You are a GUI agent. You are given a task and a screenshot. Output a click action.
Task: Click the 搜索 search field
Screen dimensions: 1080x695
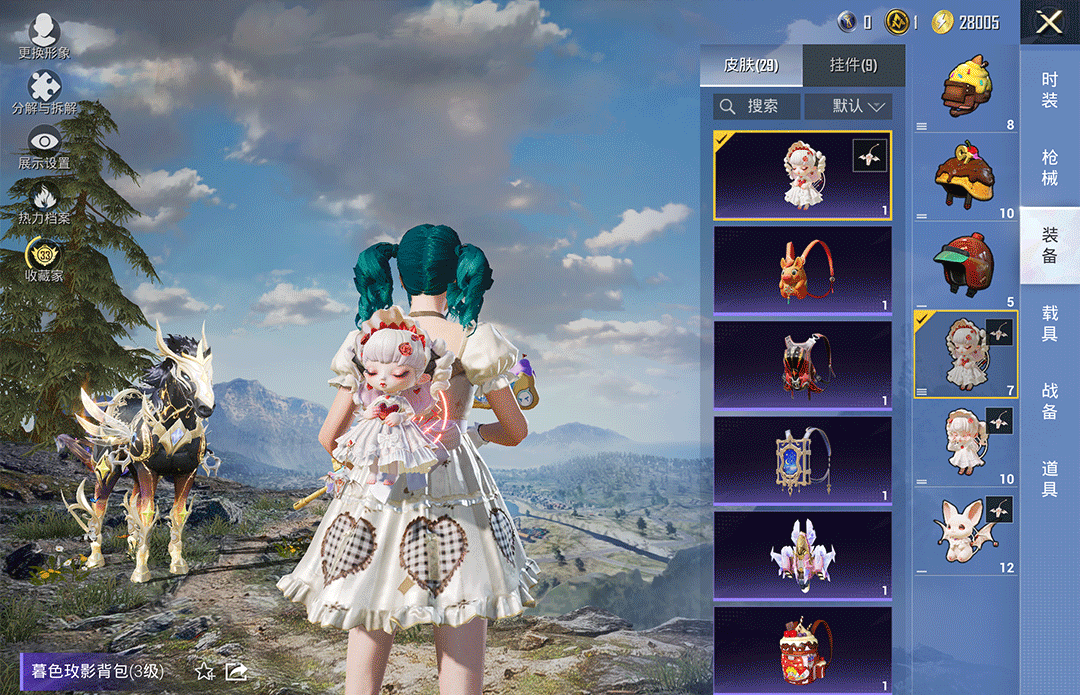pyautogui.click(x=757, y=106)
